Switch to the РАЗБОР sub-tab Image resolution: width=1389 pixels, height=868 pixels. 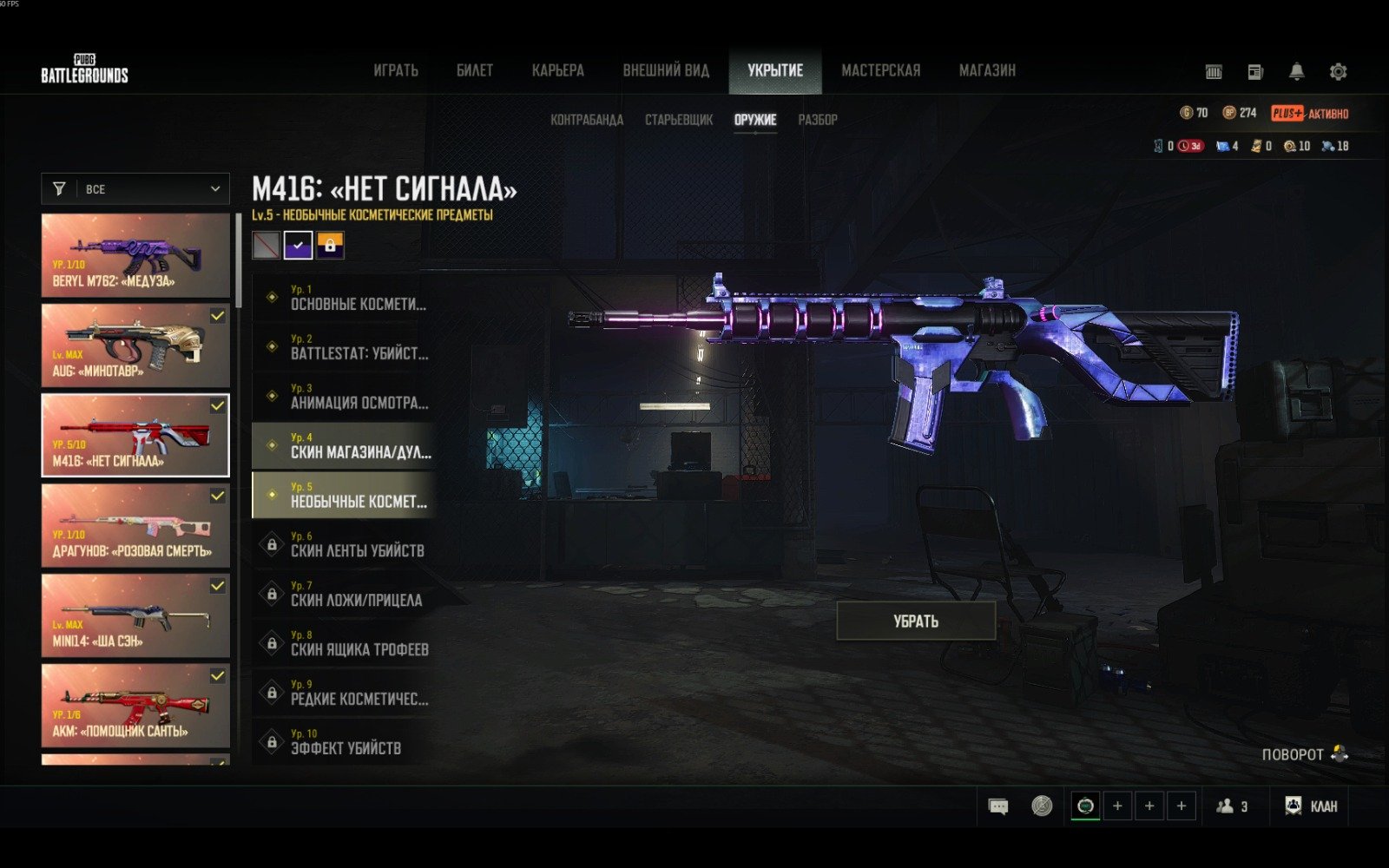tap(818, 120)
